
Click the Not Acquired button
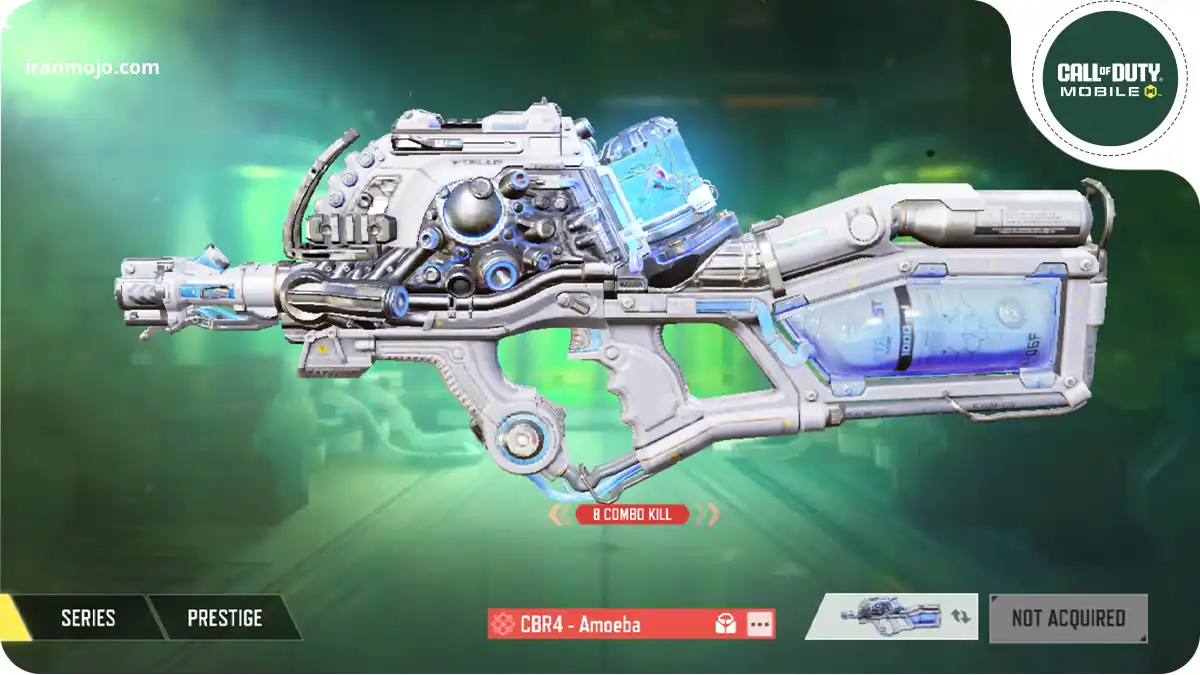tap(1068, 618)
